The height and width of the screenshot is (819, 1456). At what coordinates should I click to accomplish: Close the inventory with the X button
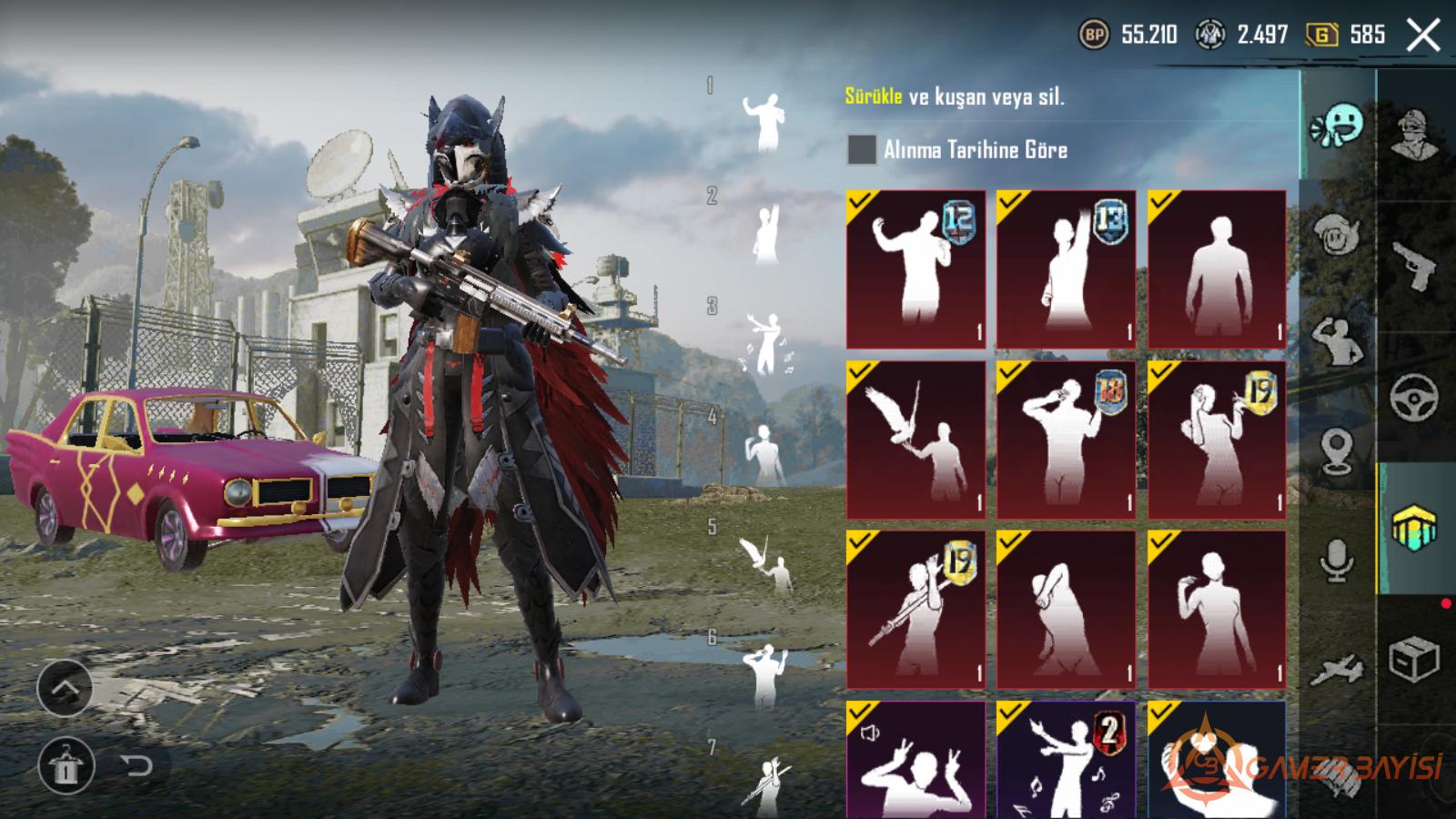[x=1423, y=36]
